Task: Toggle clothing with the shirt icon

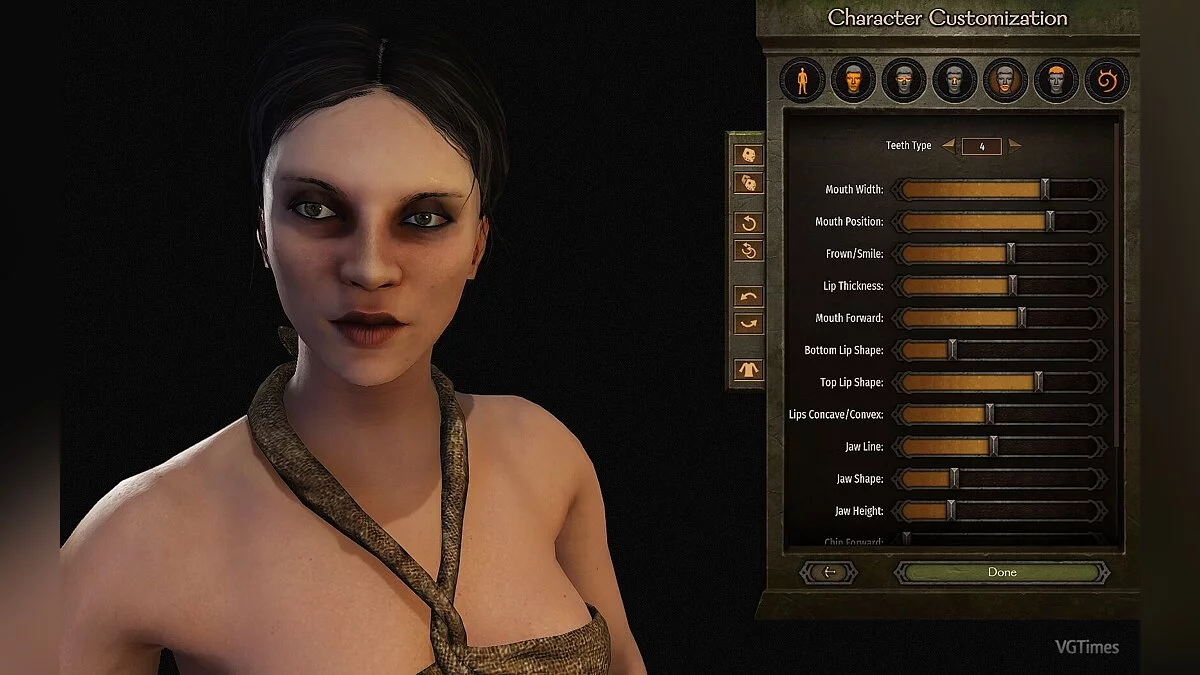Action: [748, 370]
